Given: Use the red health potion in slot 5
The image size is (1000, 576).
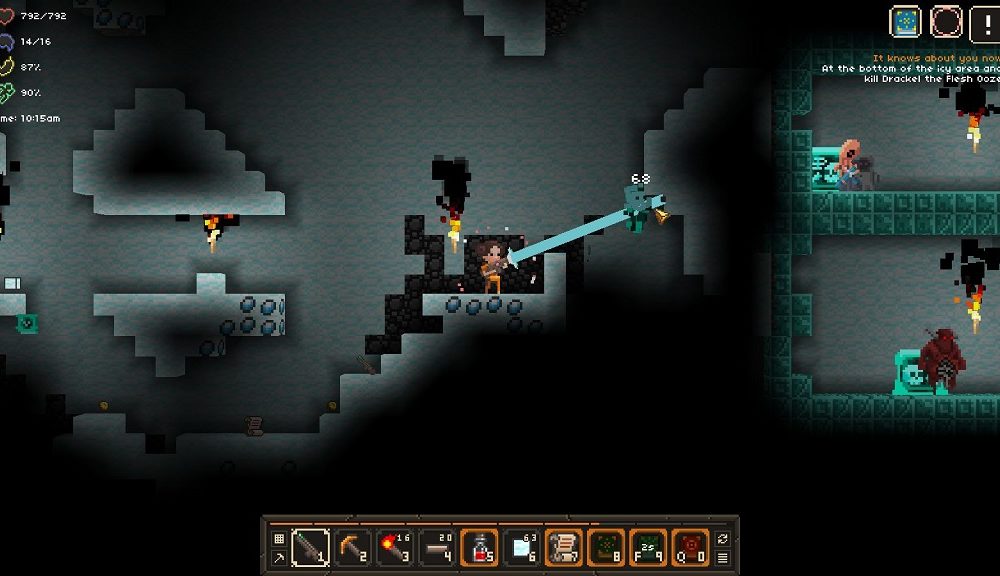Looking at the screenshot, I should (481, 547).
